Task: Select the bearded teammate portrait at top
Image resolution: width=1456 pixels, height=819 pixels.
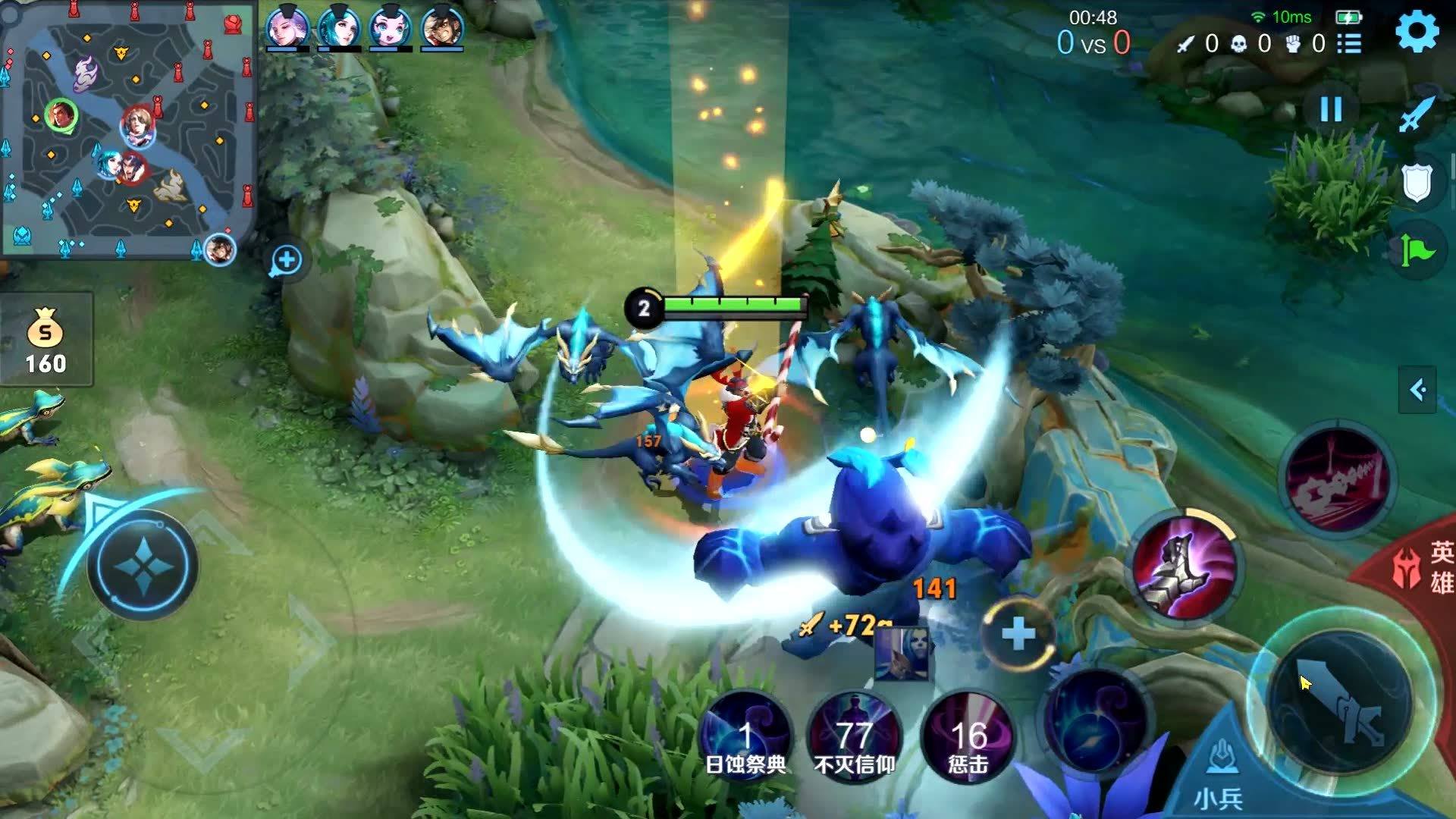Action: (x=441, y=28)
